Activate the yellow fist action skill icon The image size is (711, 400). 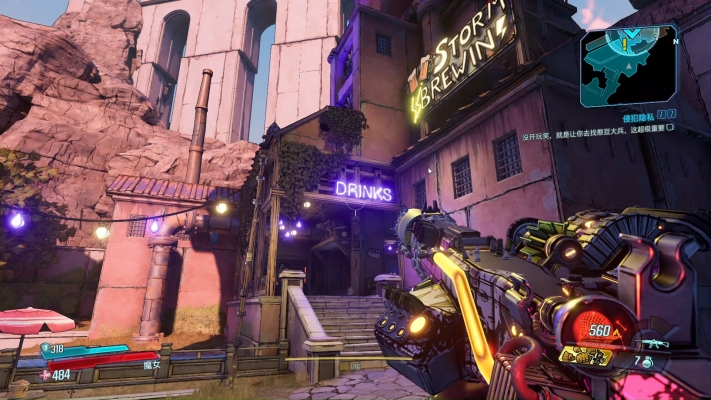click(x=586, y=354)
